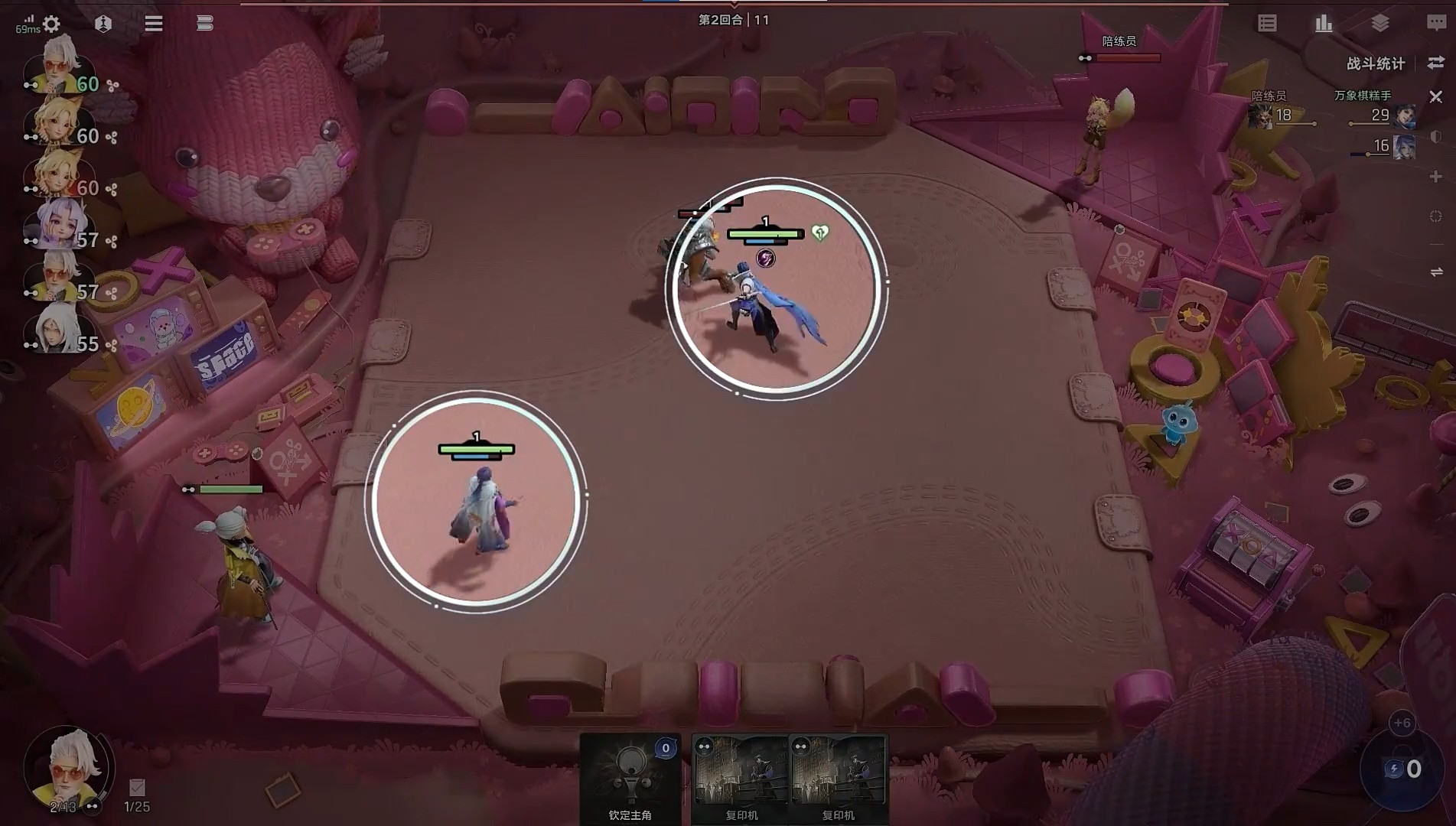The image size is (1456, 826).
Task: Open the settings gear menu
Action: [x=51, y=24]
